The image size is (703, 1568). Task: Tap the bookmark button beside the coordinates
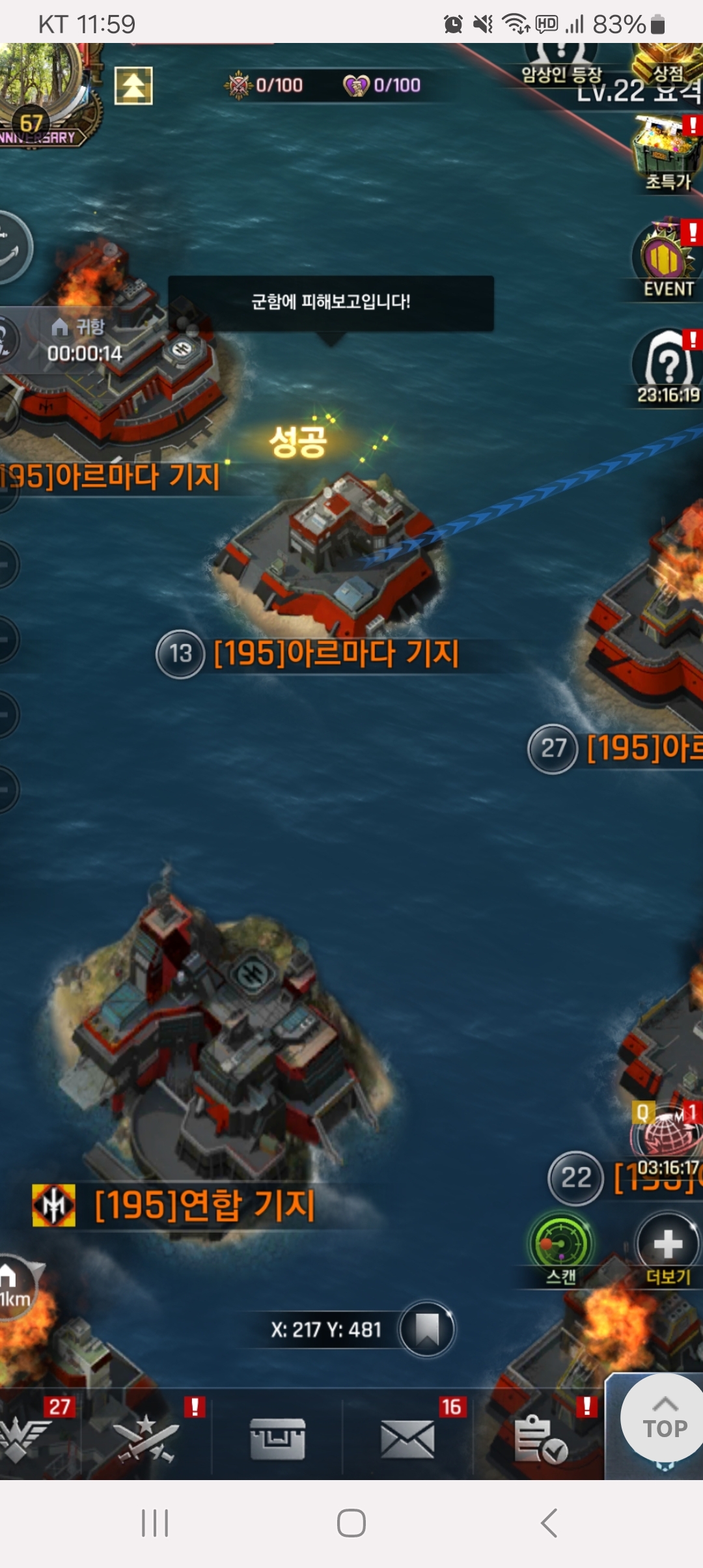point(427,1329)
